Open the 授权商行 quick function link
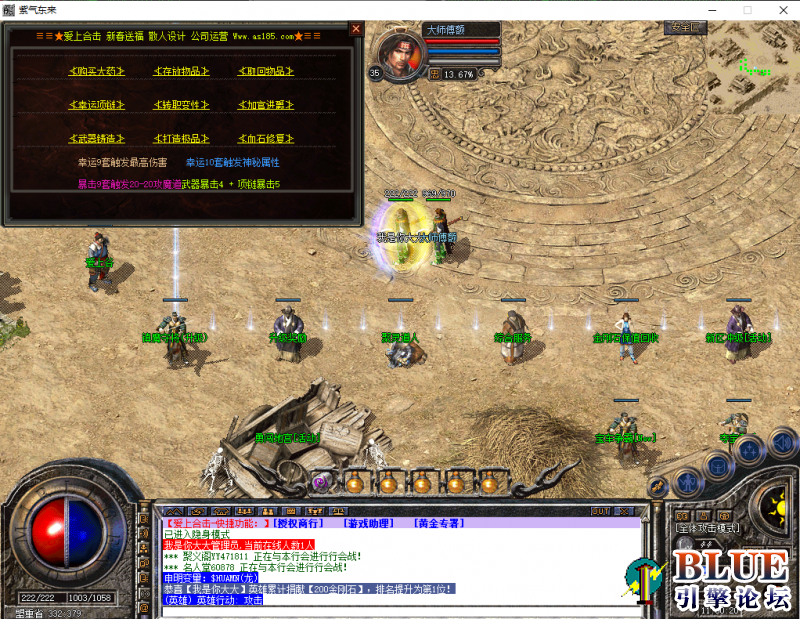The width and height of the screenshot is (800, 619). (x=297, y=523)
